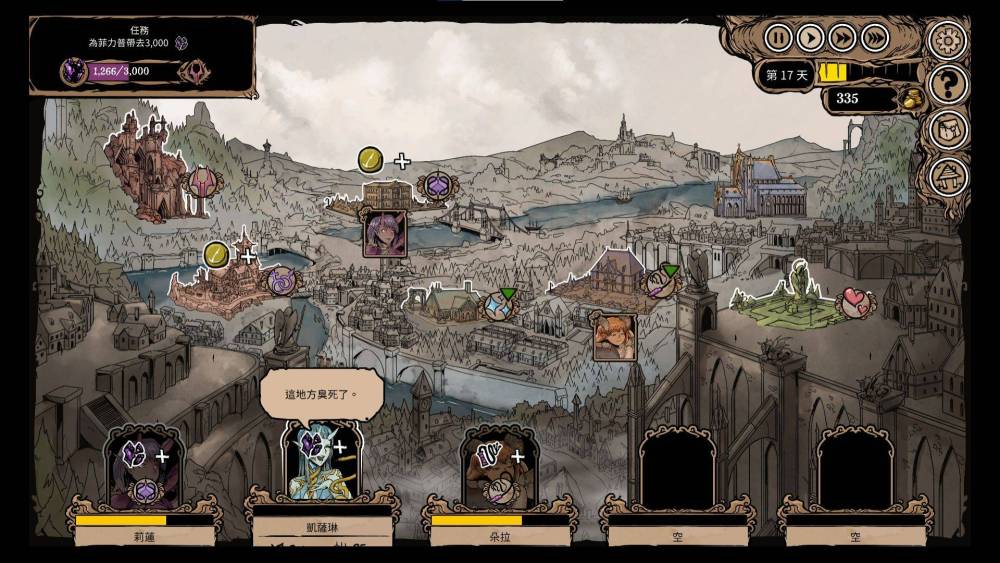
Task: Select the 凱薩琳 character slot
Action: [321, 466]
